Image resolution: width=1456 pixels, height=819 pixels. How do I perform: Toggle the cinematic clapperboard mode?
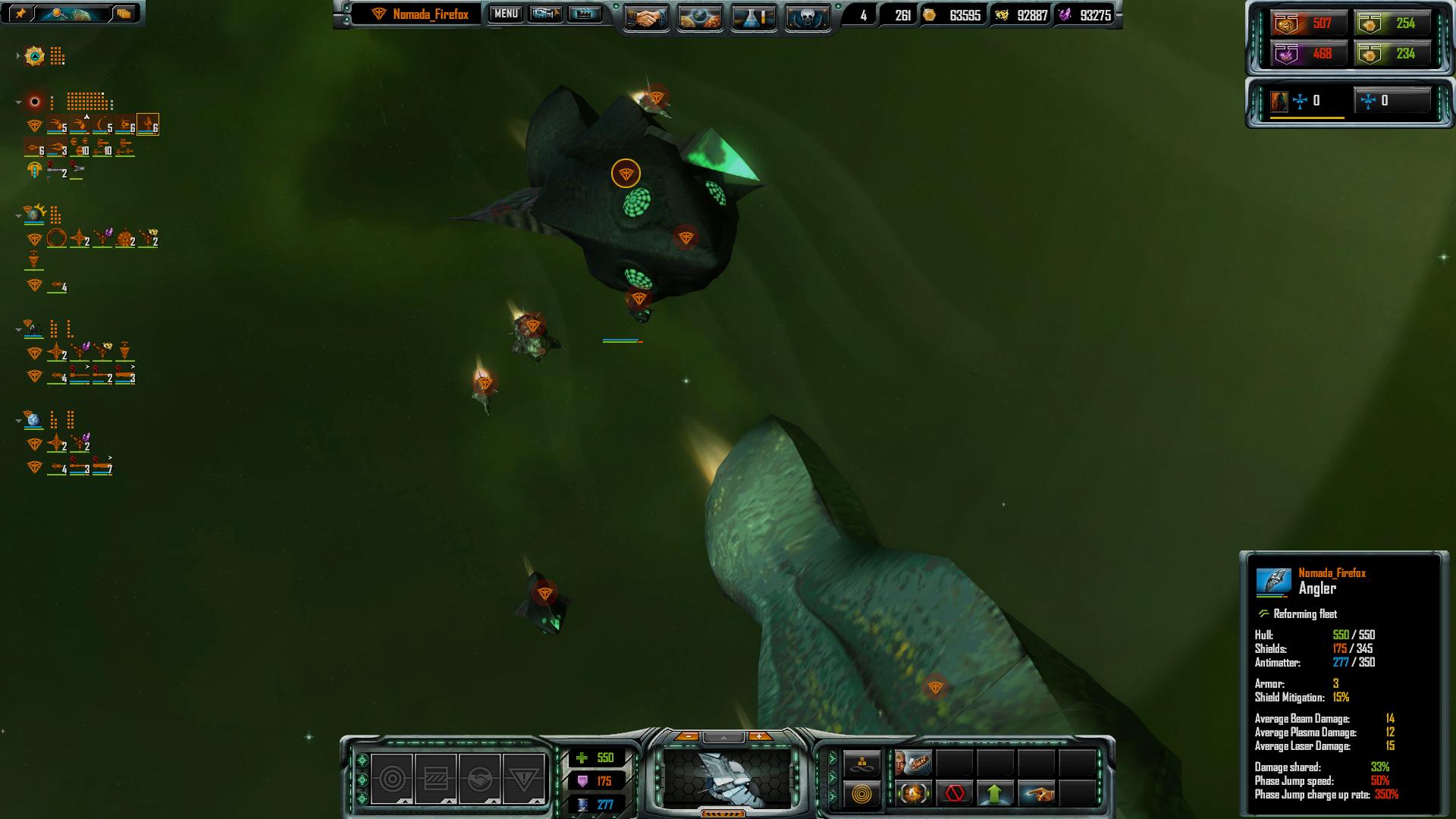(x=585, y=14)
